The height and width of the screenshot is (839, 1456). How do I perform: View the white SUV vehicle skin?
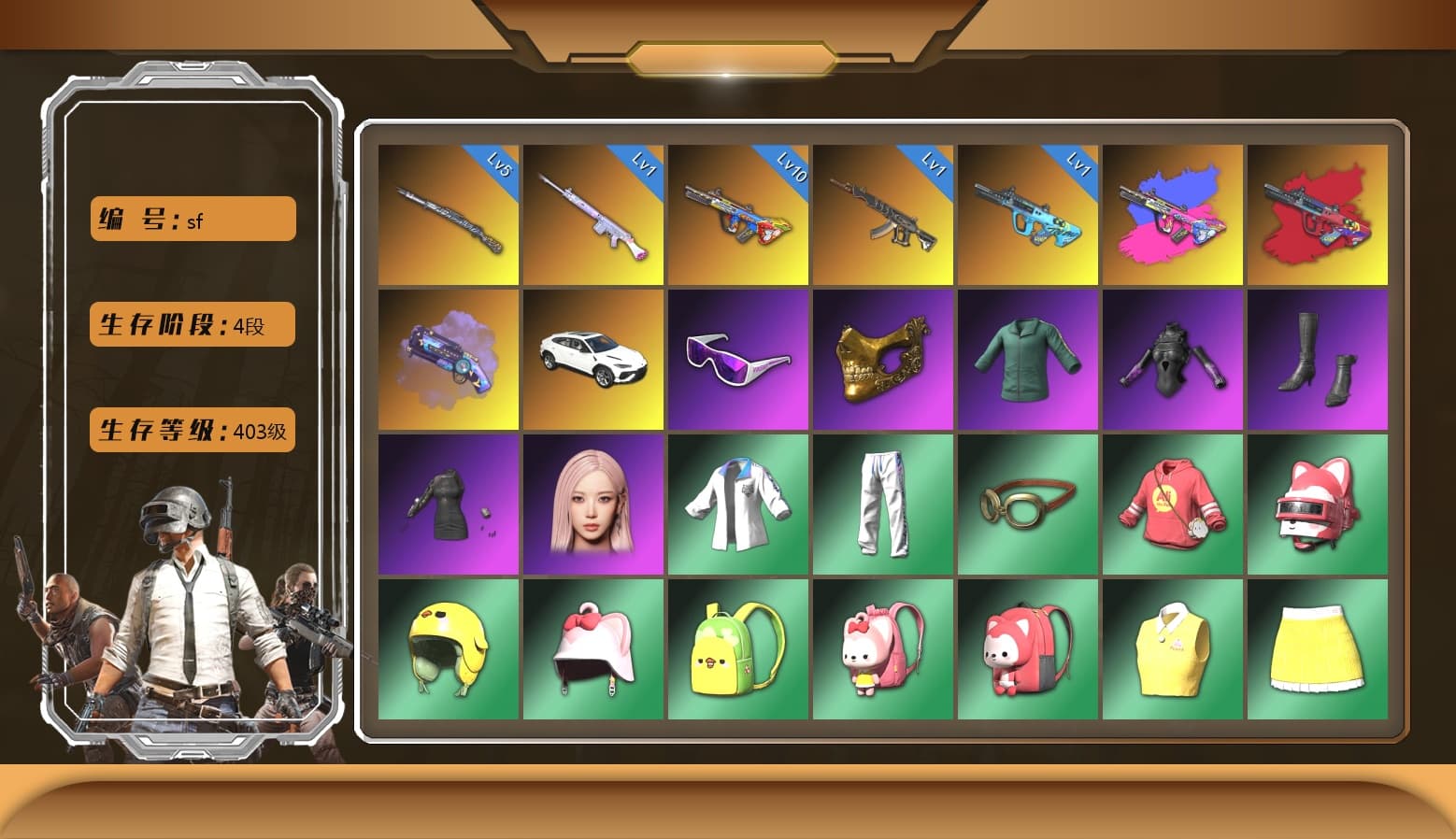click(x=592, y=360)
